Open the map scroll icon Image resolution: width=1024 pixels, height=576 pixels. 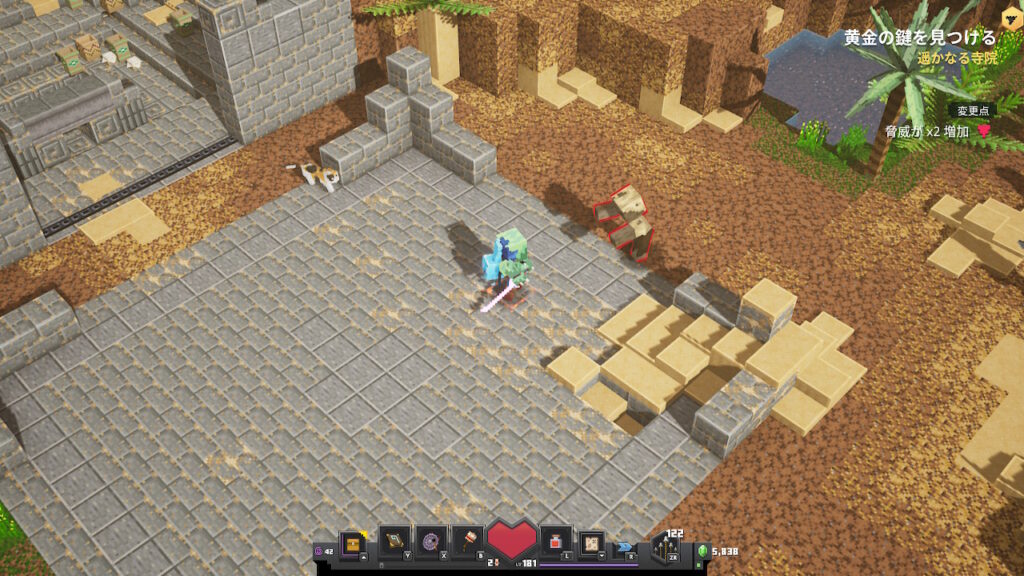click(x=591, y=543)
